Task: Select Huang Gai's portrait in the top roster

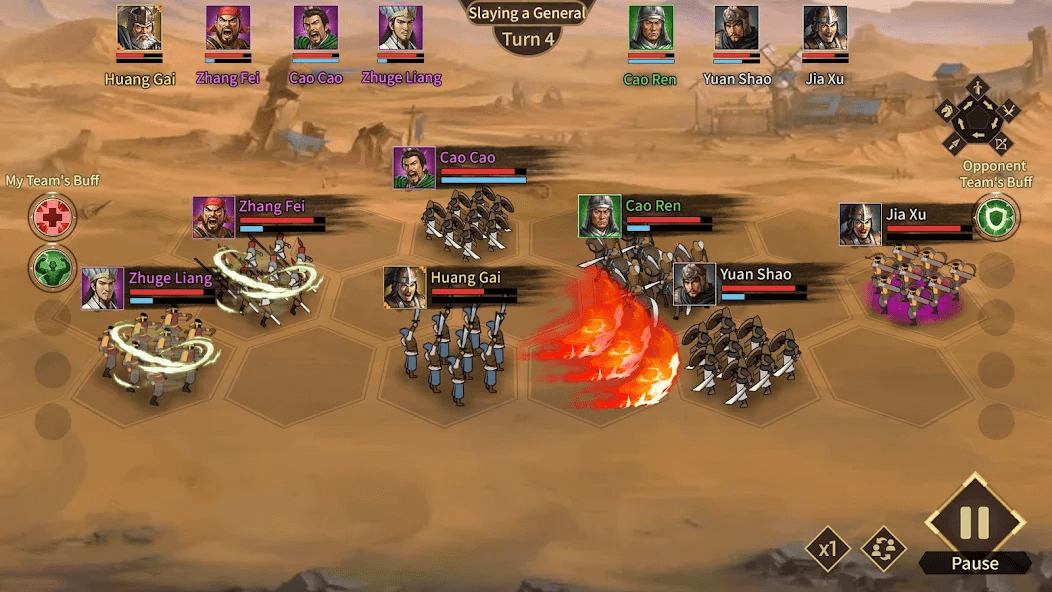Action: point(139,28)
